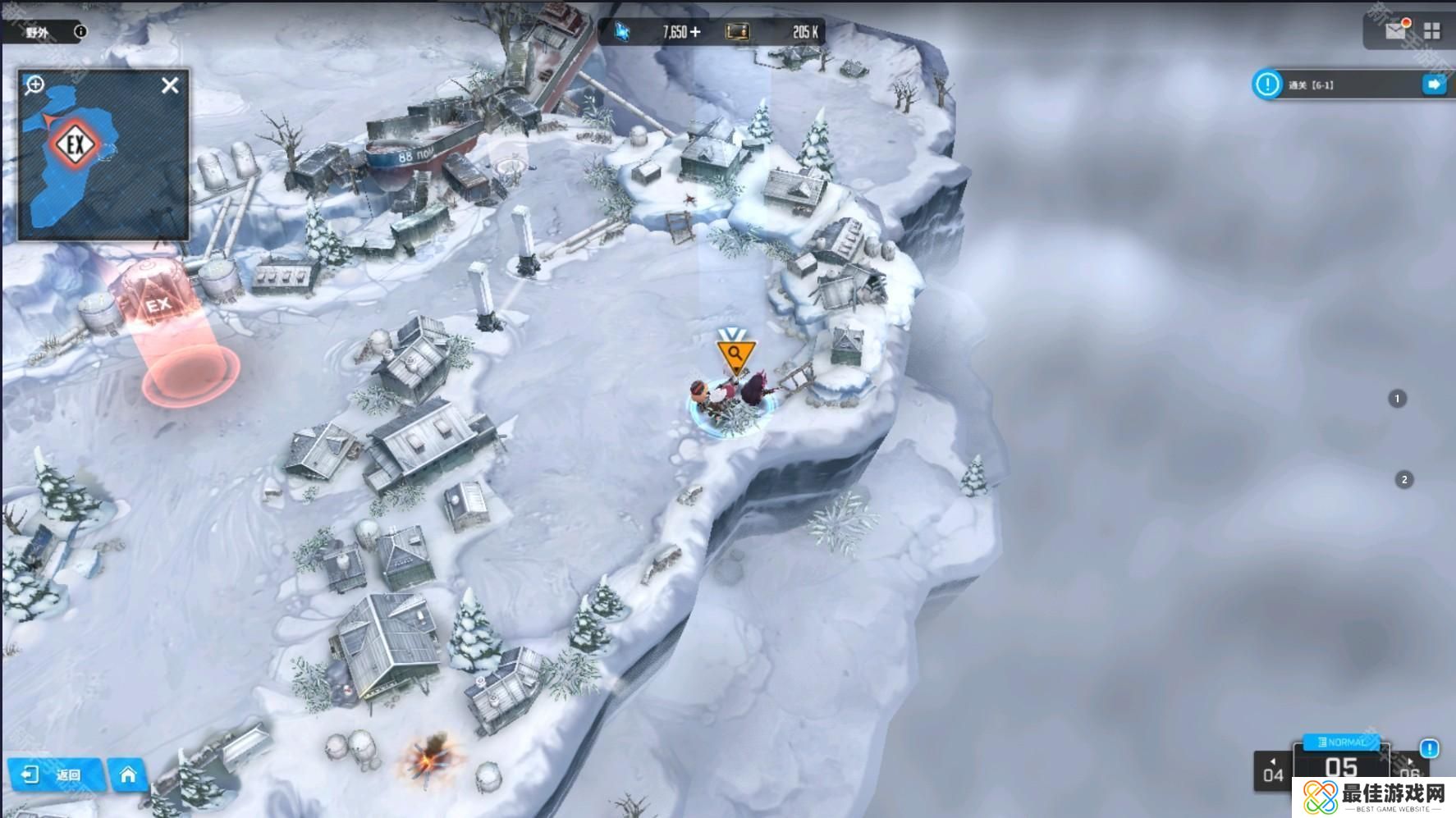Viewport: 1456px width, 818px height.
Task: Close the minimap panel
Action: click(x=170, y=85)
